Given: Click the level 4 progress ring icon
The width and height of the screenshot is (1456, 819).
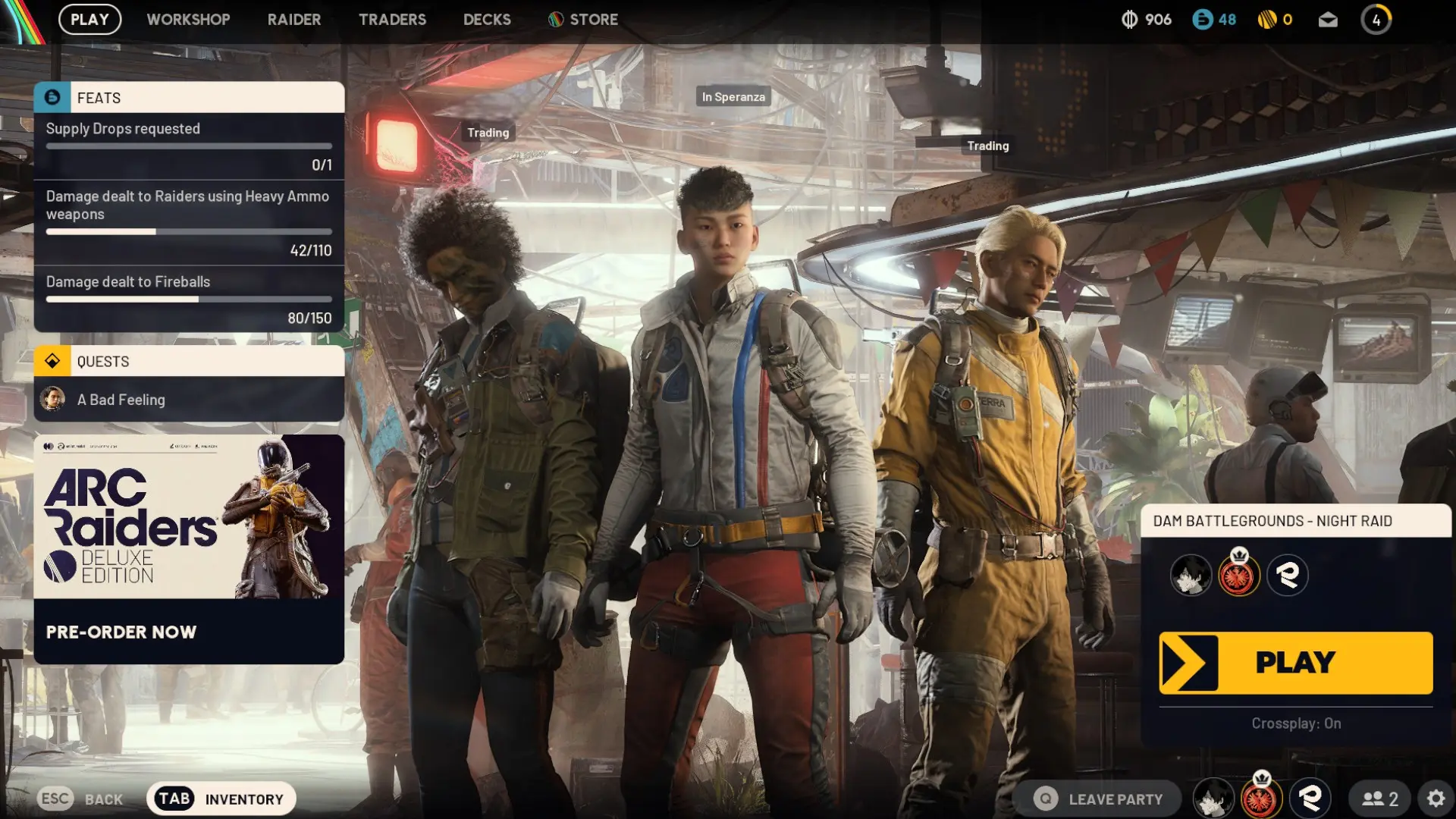Looking at the screenshot, I should click(x=1376, y=20).
